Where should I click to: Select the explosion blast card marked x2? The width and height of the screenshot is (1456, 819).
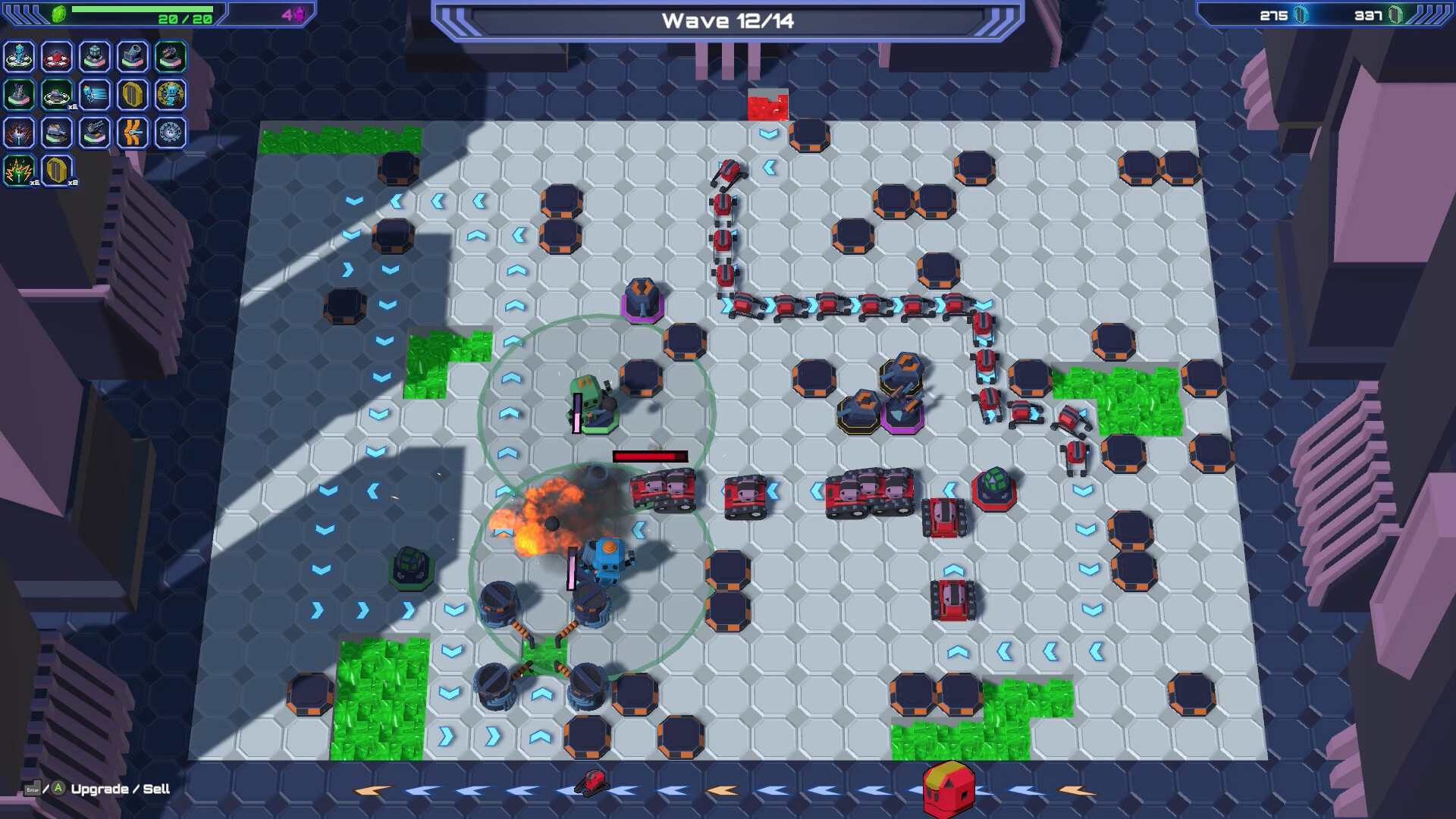19,171
